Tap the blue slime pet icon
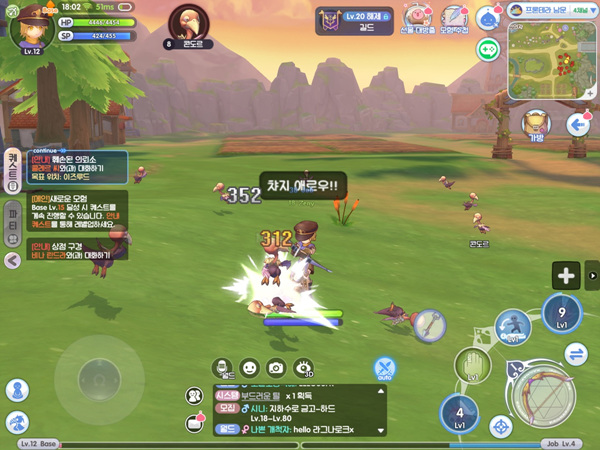The image size is (600, 450). coord(487,17)
